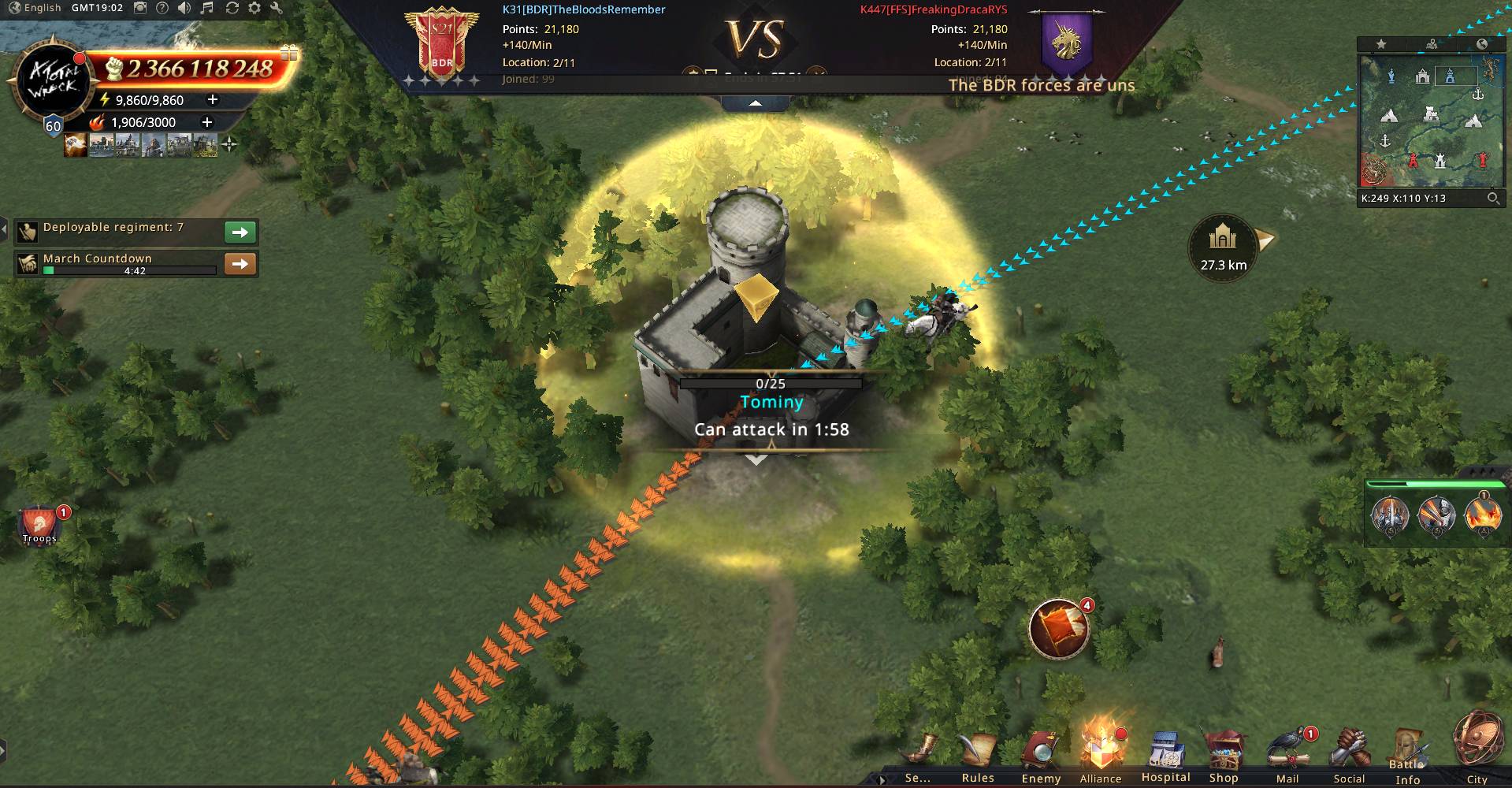Open the treasure chest Shop

[x=1224, y=754]
